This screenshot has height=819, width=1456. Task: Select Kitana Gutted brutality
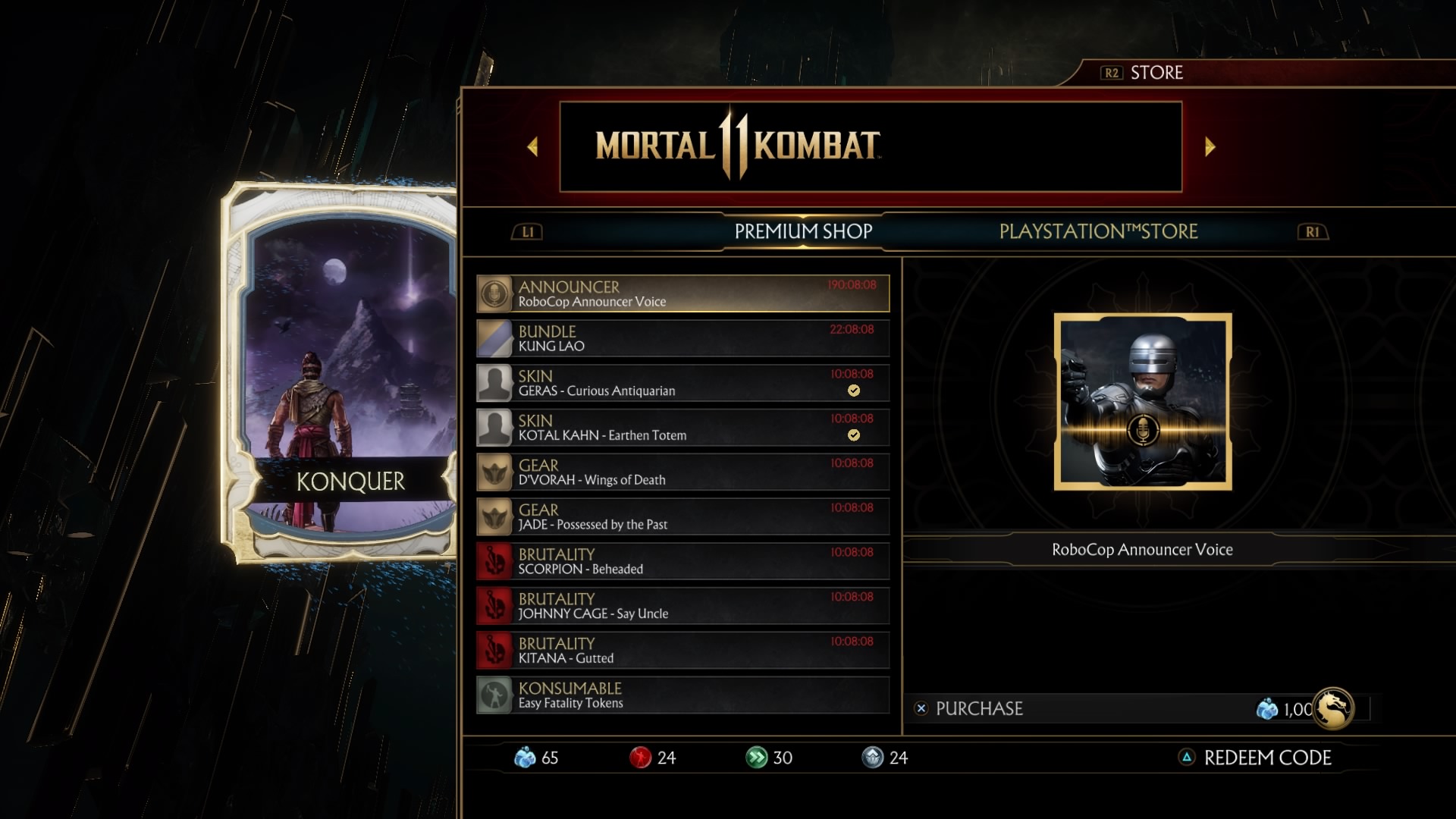point(682,651)
